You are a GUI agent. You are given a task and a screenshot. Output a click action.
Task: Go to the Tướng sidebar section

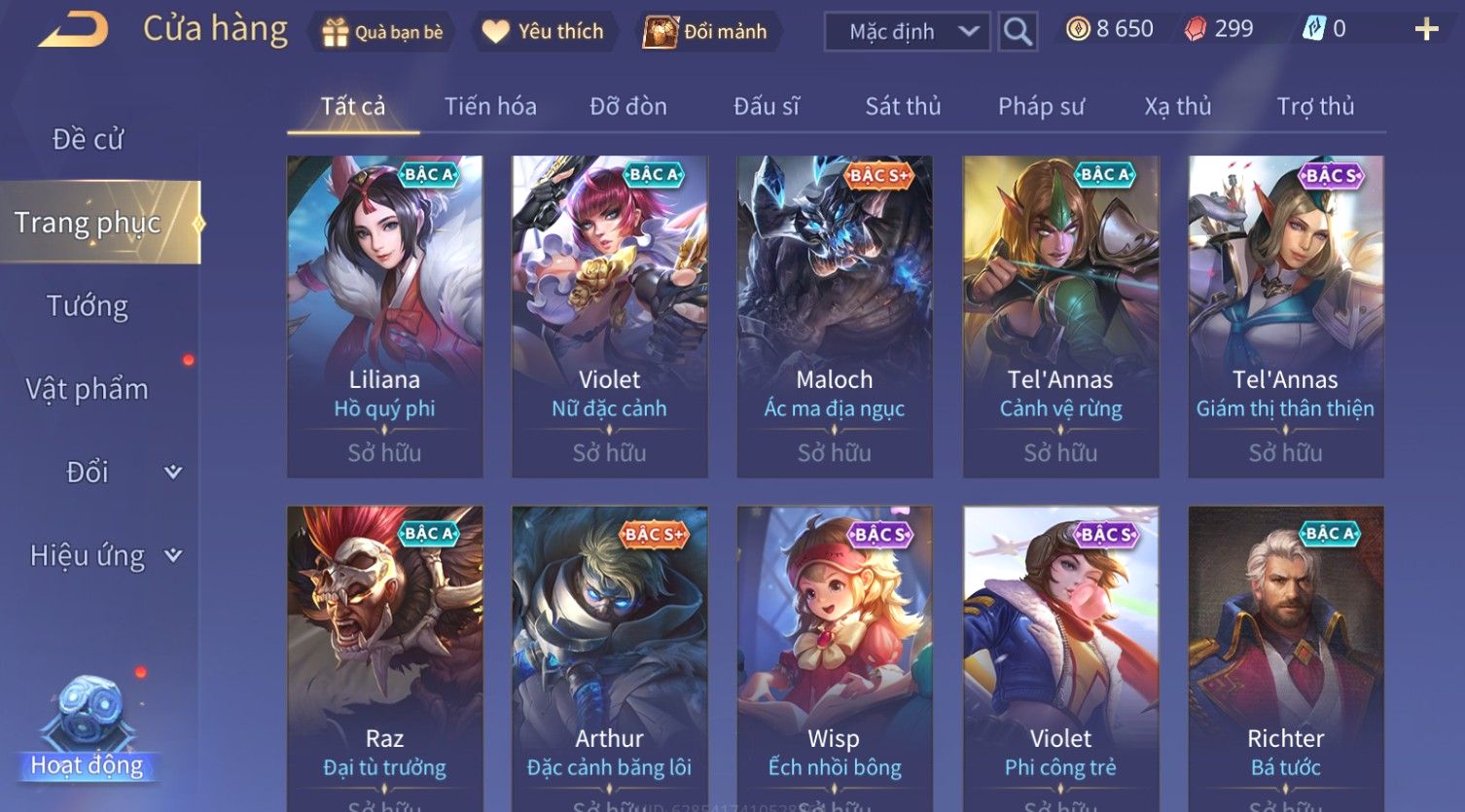pyautogui.click(x=88, y=306)
